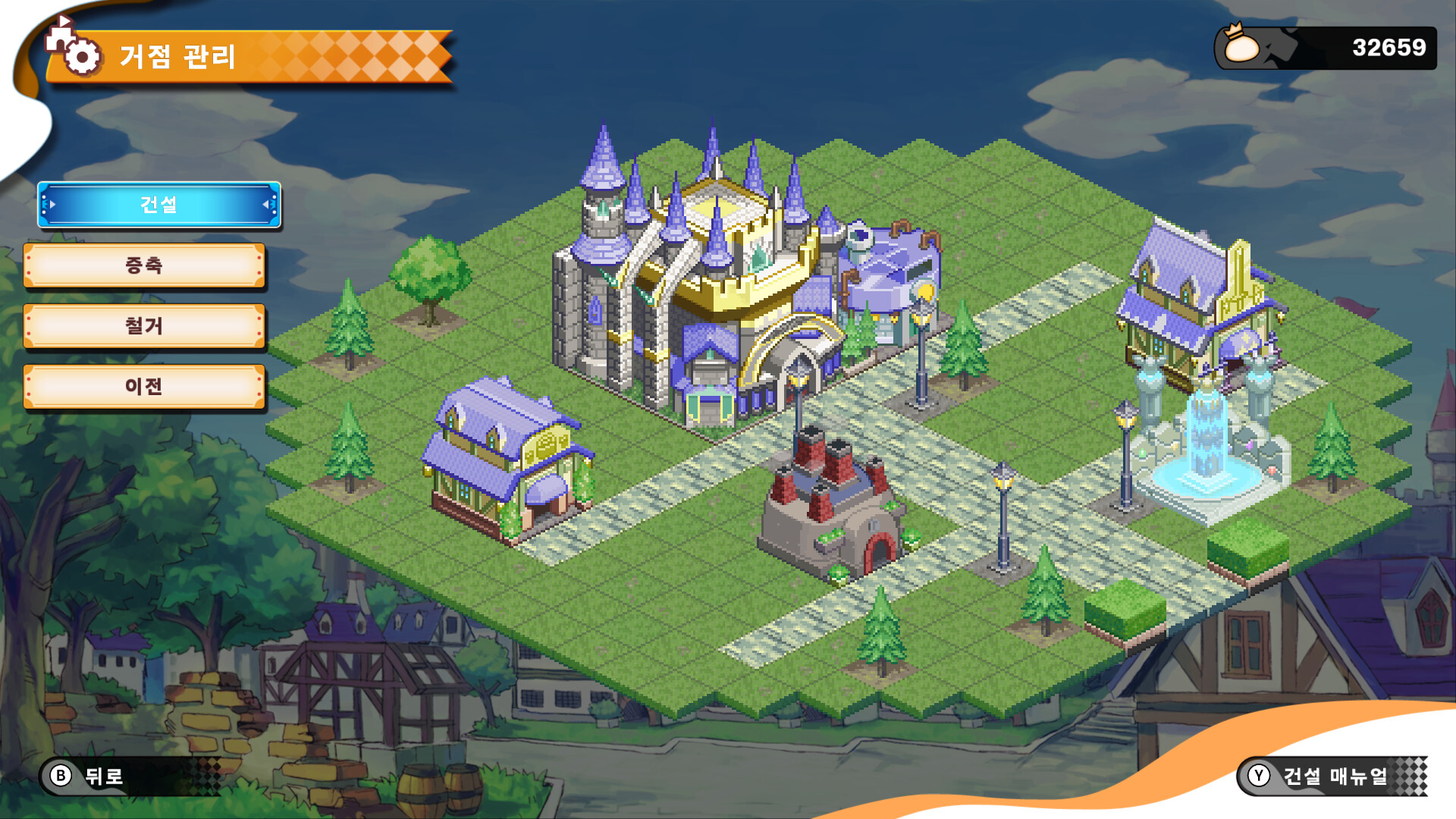1456x819 pixels.
Task: Click the right arrow on the 건설 selector
Action: [x=264, y=205]
